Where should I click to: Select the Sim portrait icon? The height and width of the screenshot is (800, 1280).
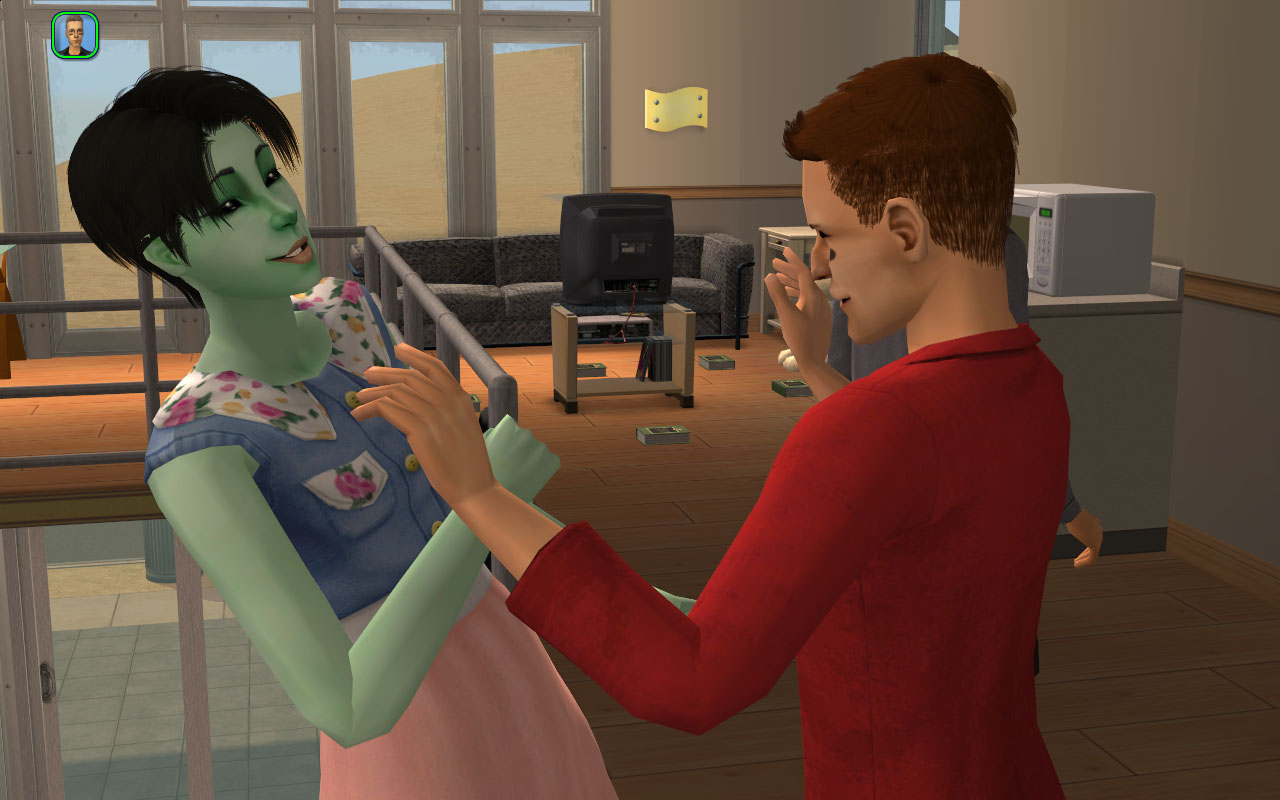pyautogui.click(x=75, y=35)
